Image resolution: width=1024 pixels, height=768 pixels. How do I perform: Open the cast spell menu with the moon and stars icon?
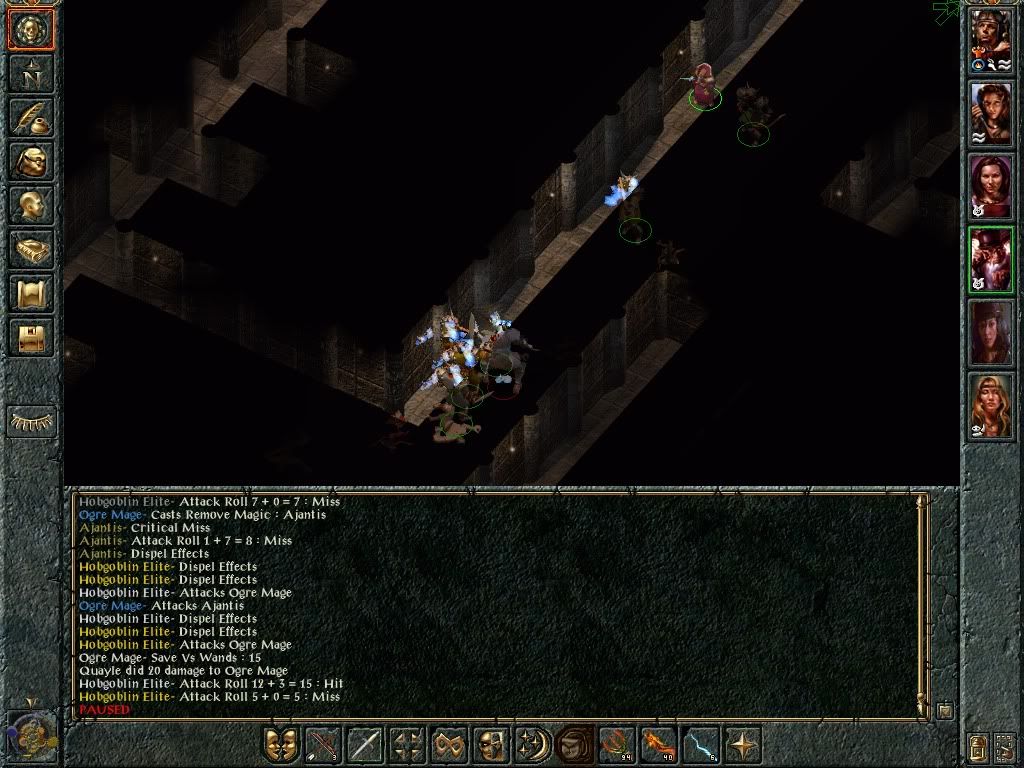(532, 746)
